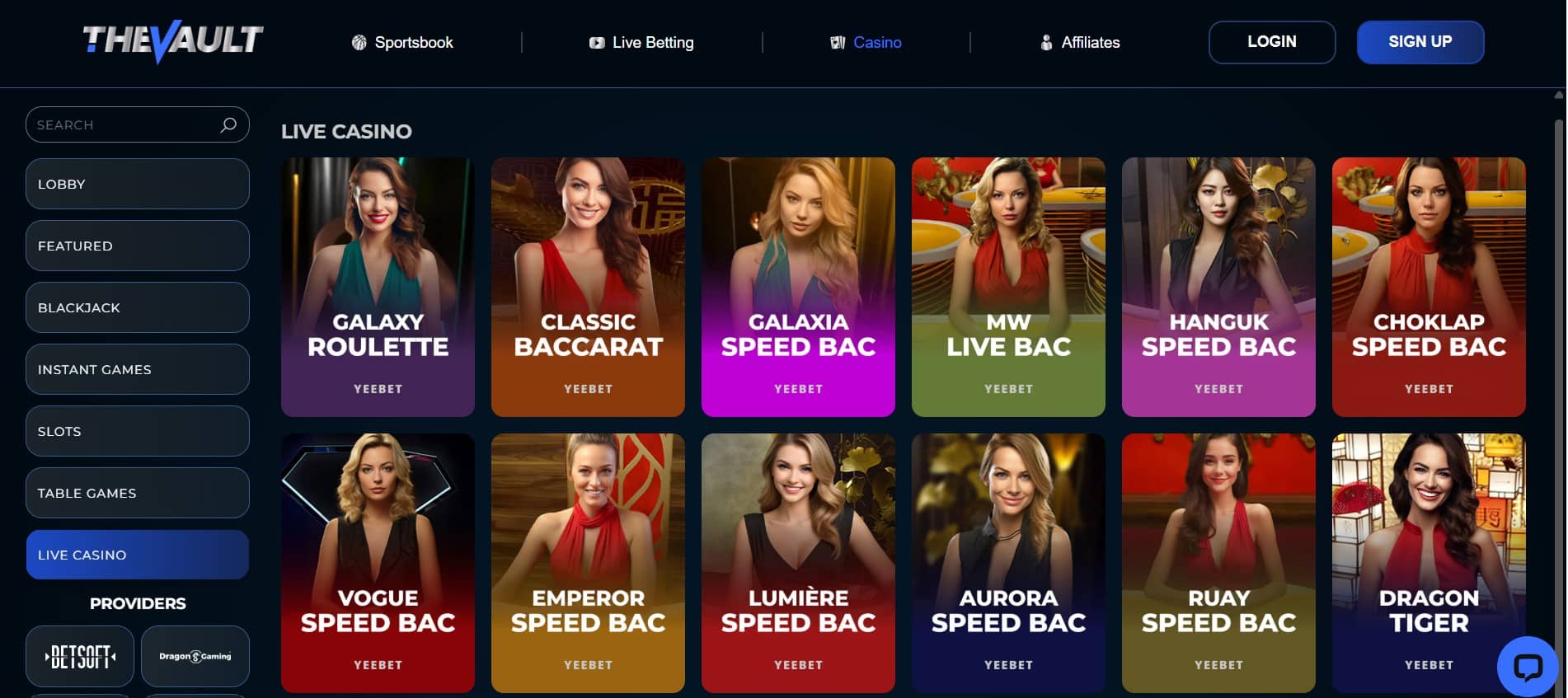The width and height of the screenshot is (1568, 698).
Task: Click the SIGN UP button
Action: click(x=1420, y=42)
